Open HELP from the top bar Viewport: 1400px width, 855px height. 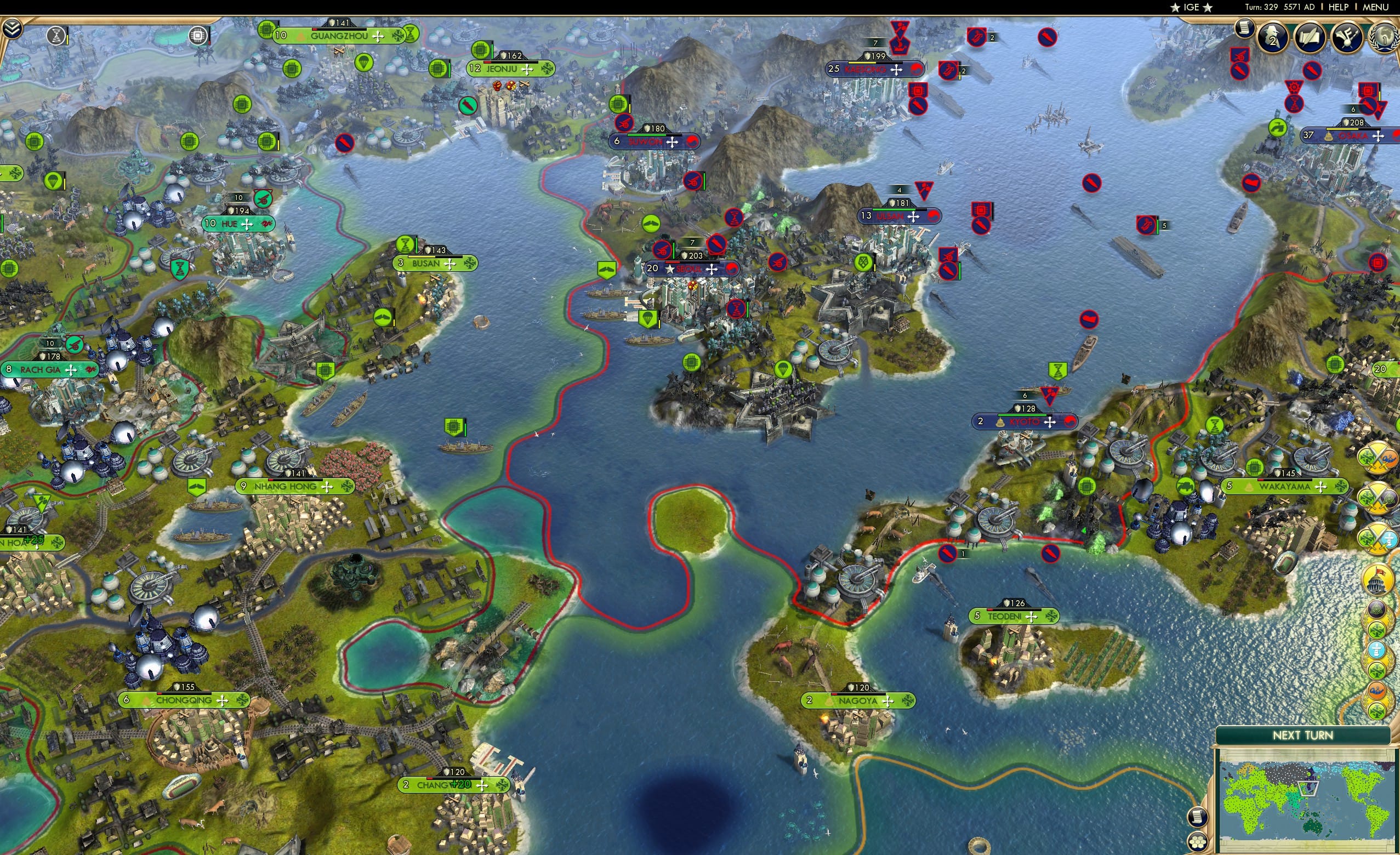[1338, 7]
